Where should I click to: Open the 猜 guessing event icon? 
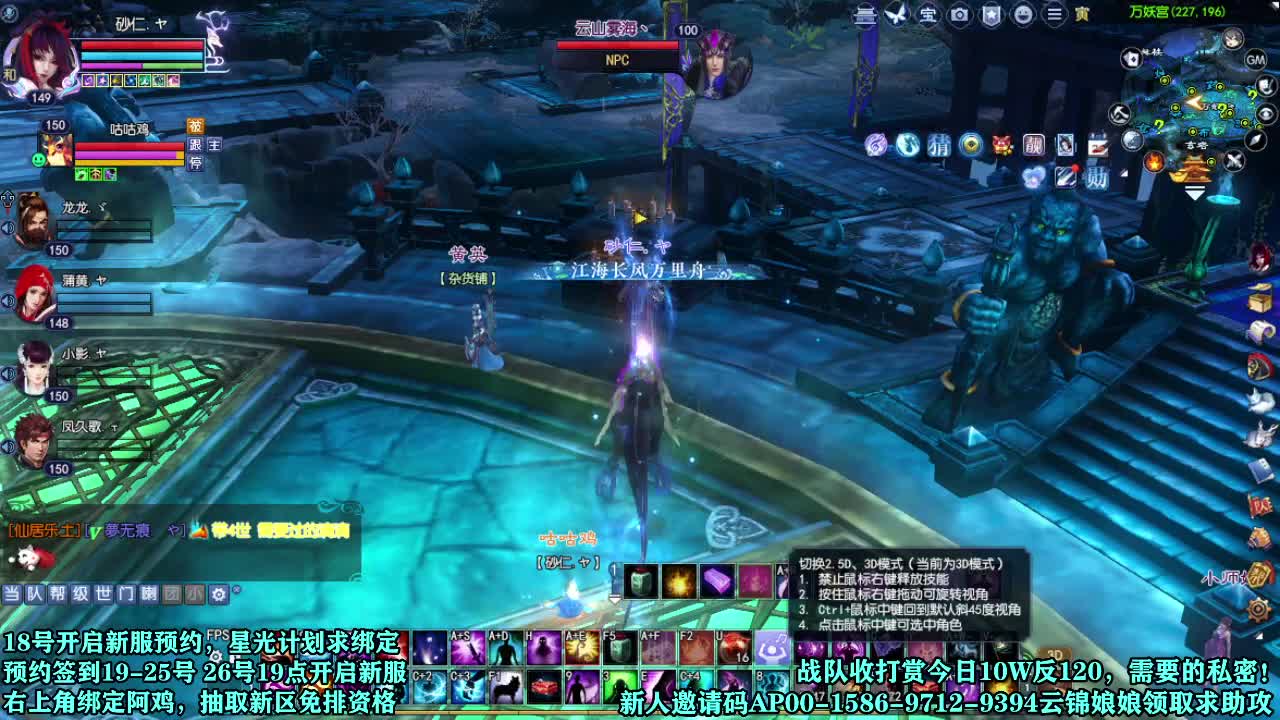point(938,145)
